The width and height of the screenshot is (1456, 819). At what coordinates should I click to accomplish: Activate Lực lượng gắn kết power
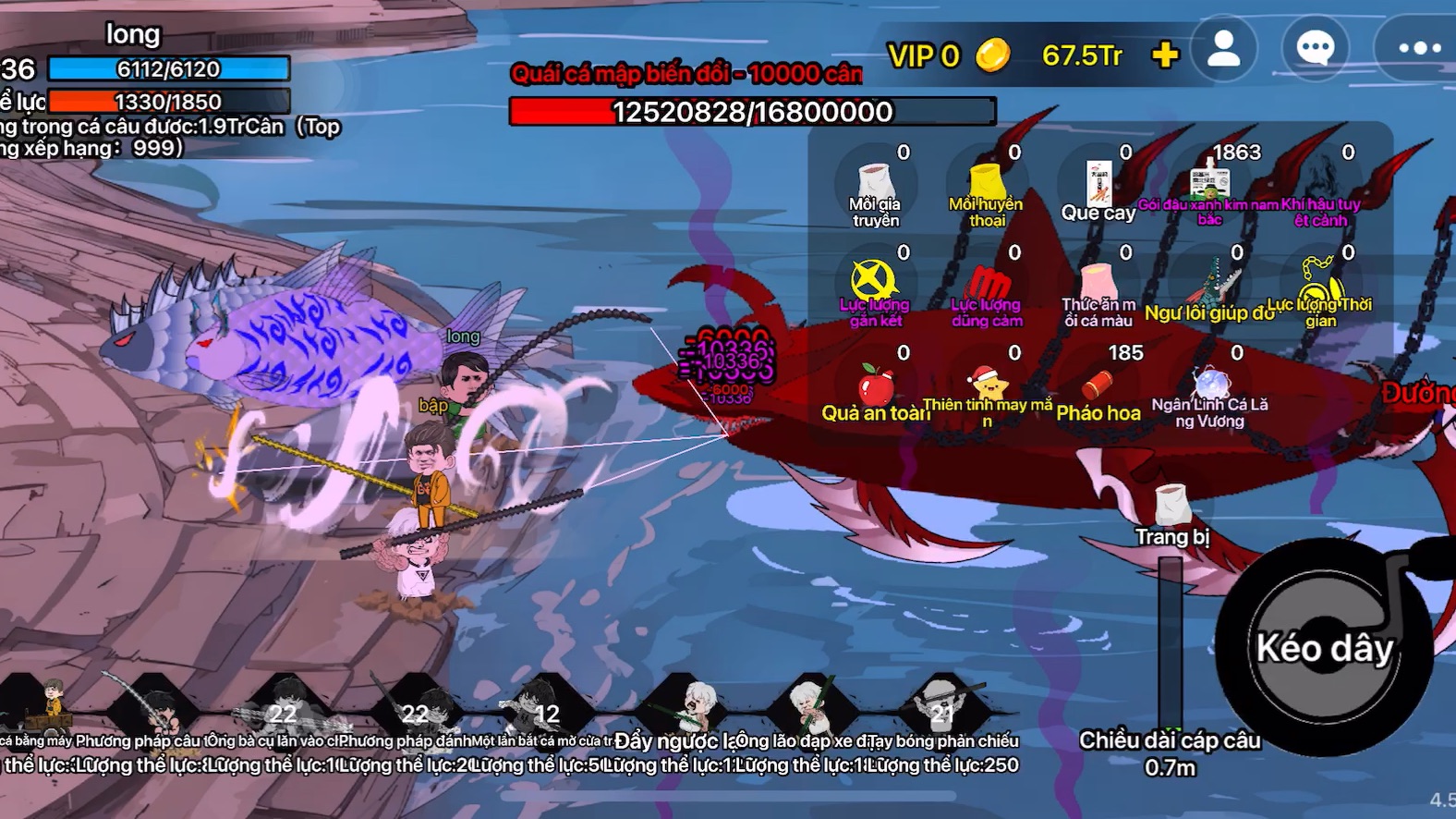click(x=874, y=282)
